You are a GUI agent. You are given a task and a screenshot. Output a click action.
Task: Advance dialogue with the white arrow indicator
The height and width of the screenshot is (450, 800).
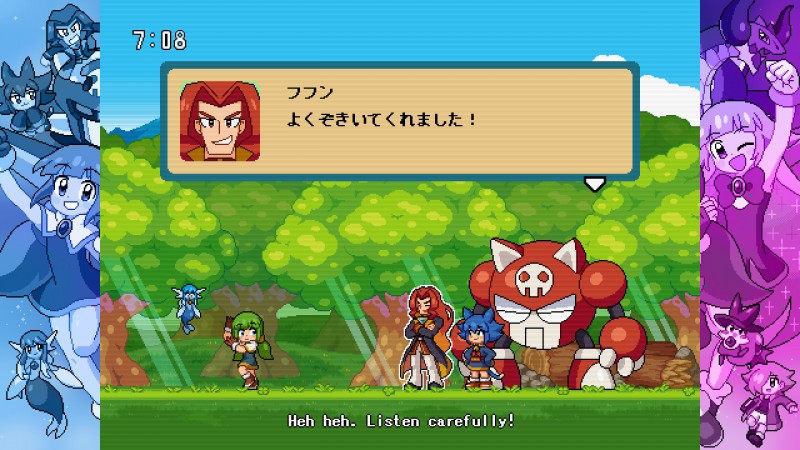pyautogui.click(x=595, y=183)
